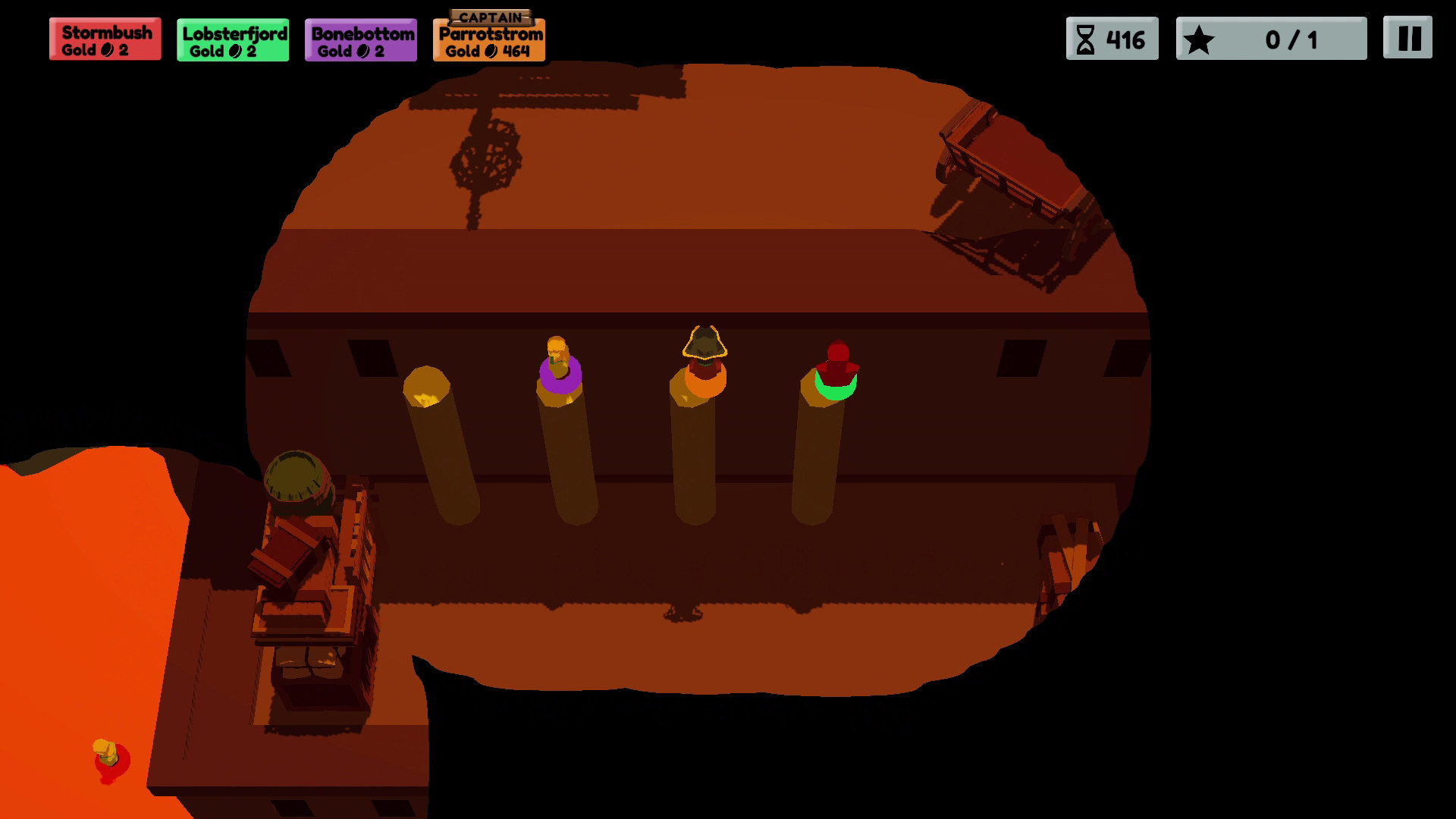
Task: Pause the game
Action: click(x=1409, y=38)
